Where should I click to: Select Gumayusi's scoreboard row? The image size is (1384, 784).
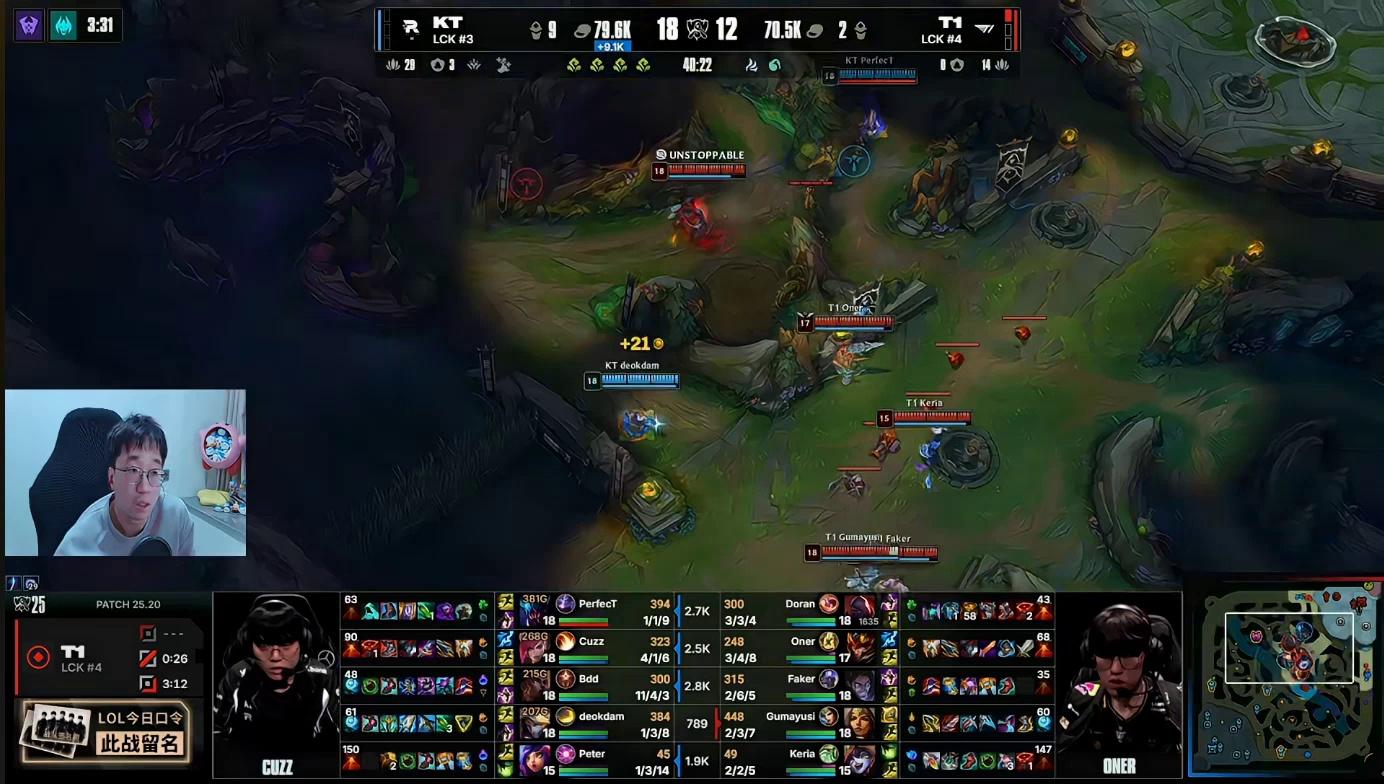800,723
